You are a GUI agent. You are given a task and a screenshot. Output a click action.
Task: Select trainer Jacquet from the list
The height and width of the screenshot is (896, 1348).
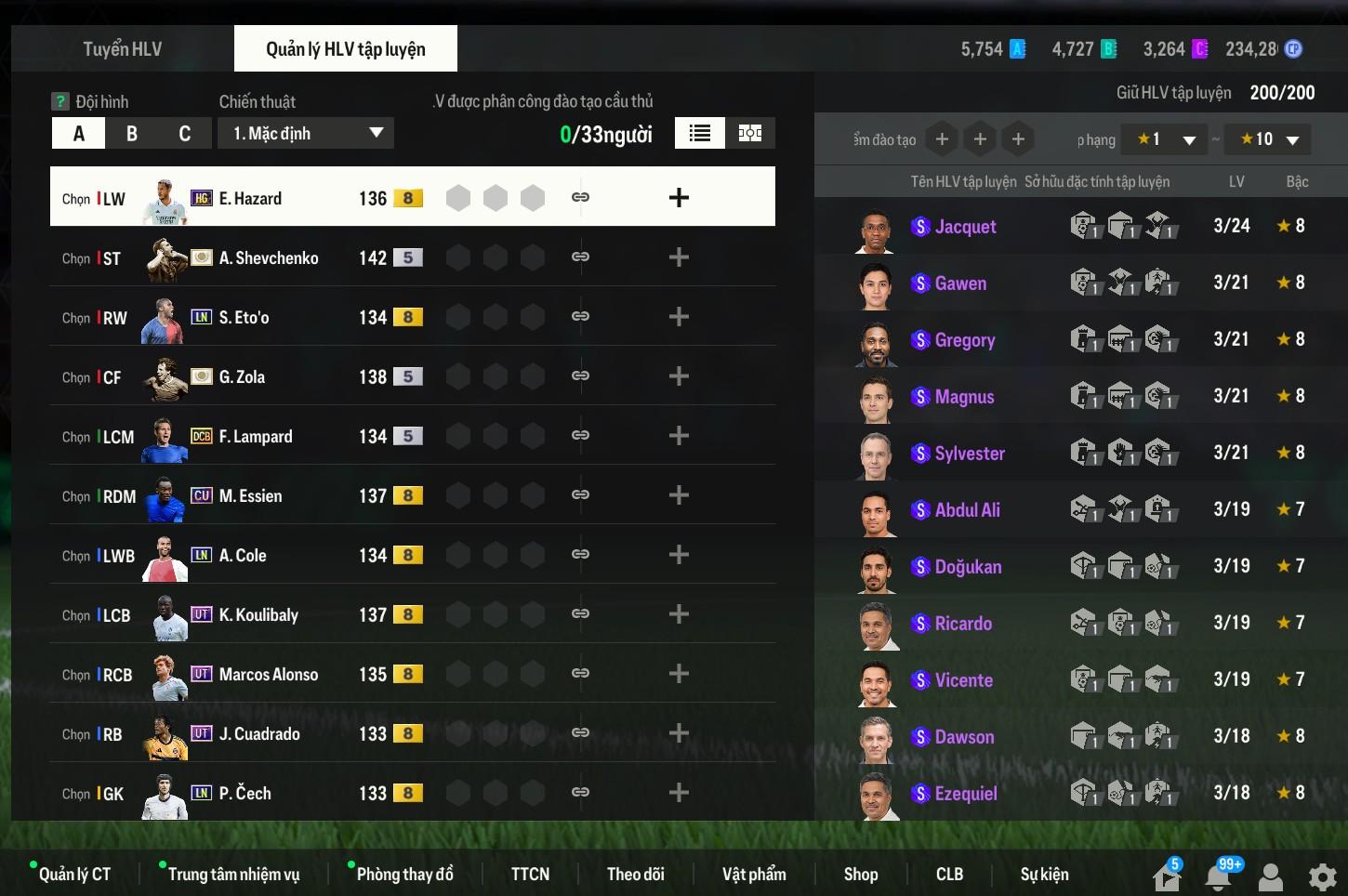coord(965,227)
